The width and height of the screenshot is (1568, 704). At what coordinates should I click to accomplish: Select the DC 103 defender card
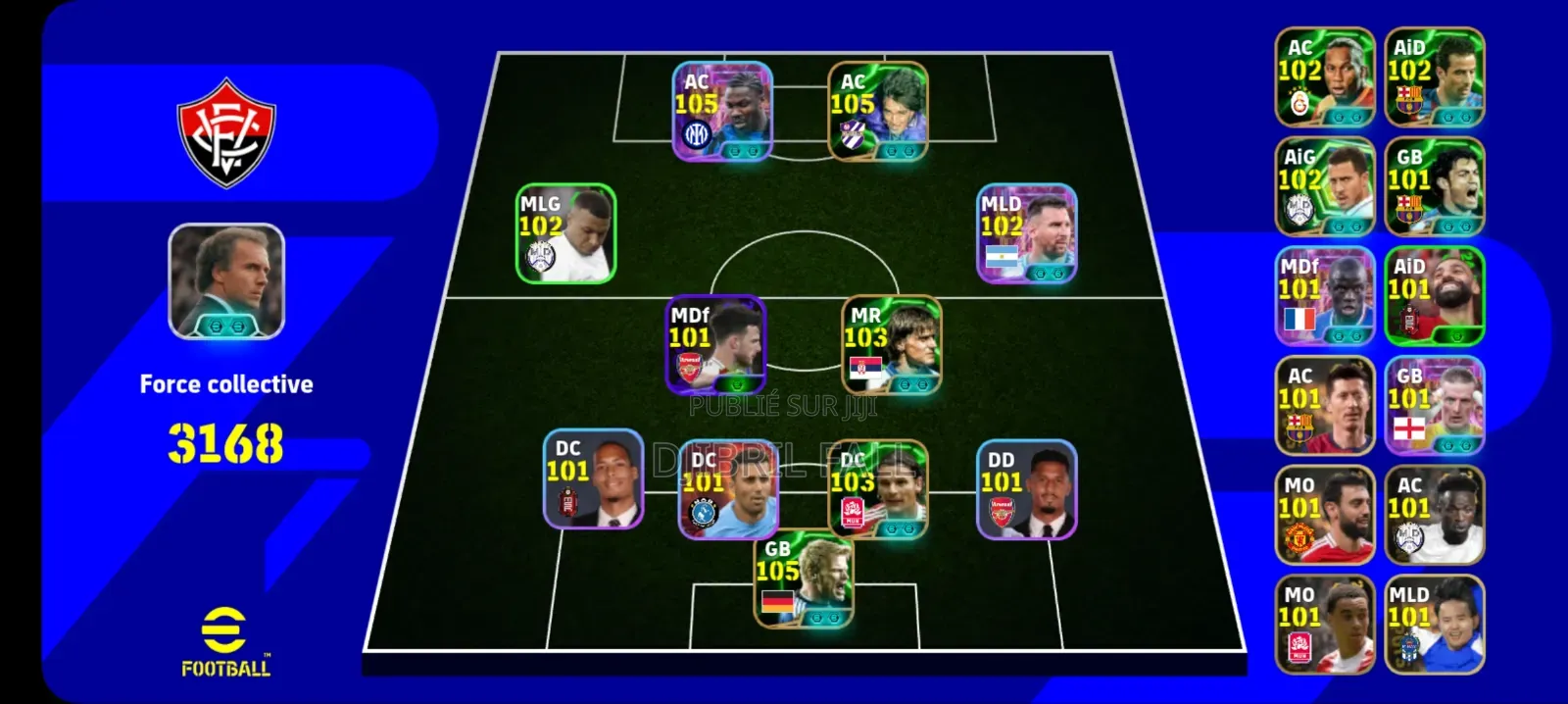pyautogui.click(x=877, y=489)
